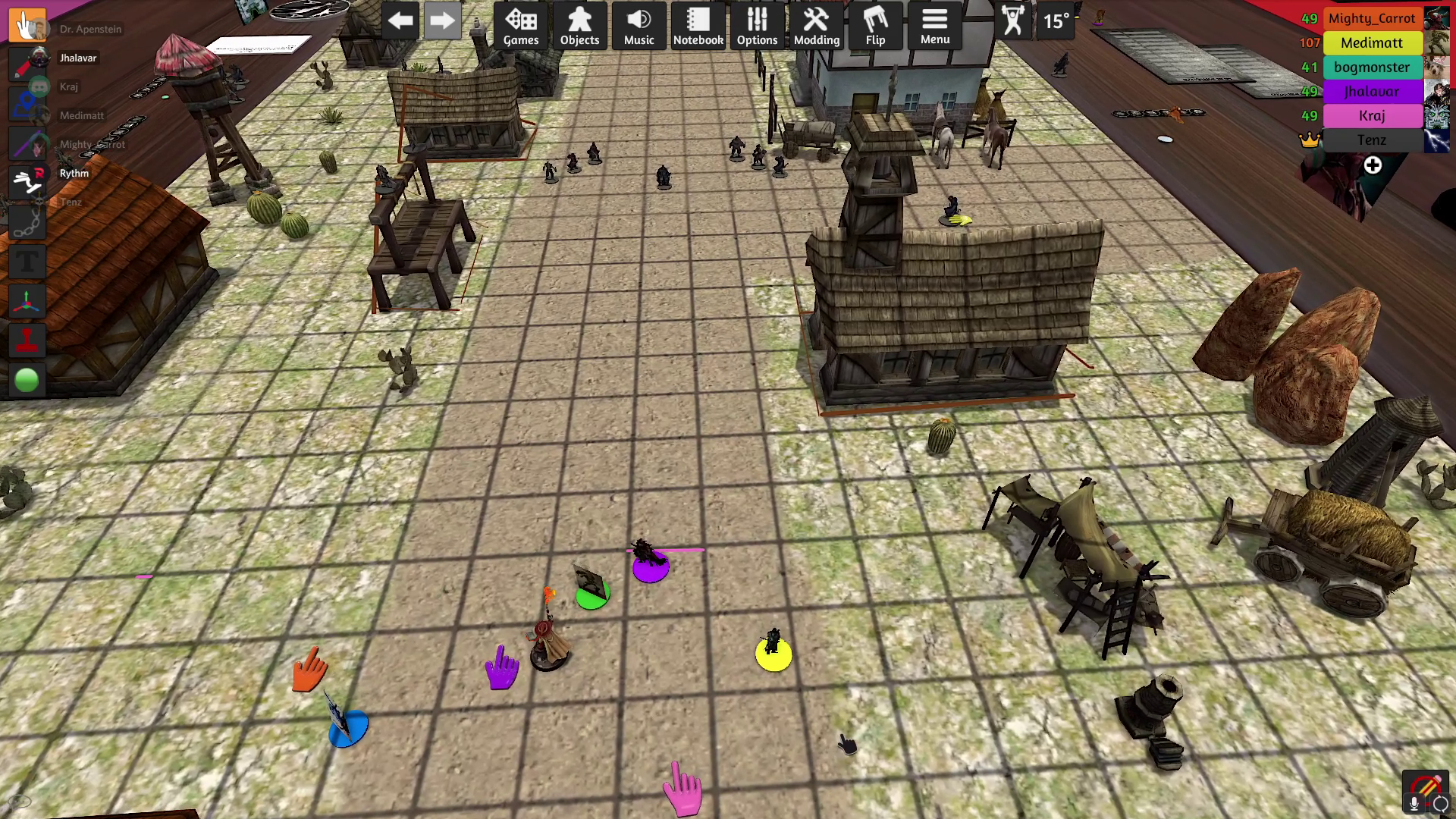Open the Objects panel

click(x=579, y=26)
